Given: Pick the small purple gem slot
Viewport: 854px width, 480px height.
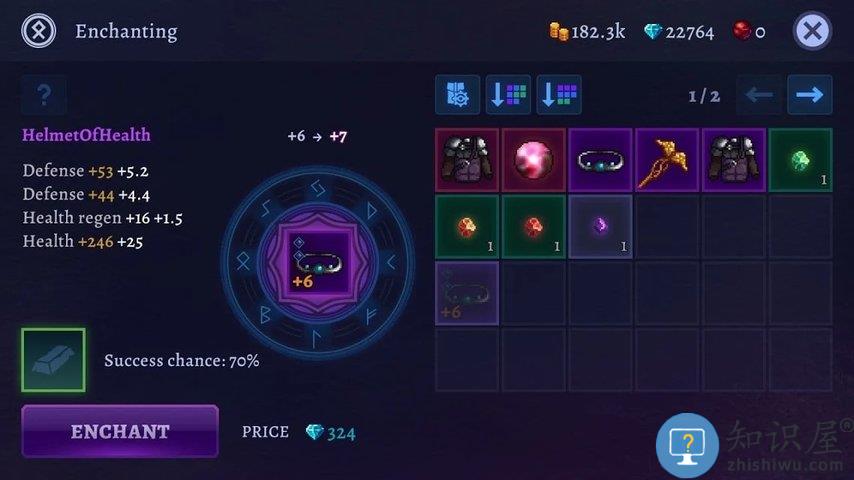Looking at the screenshot, I should coord(600,227).
